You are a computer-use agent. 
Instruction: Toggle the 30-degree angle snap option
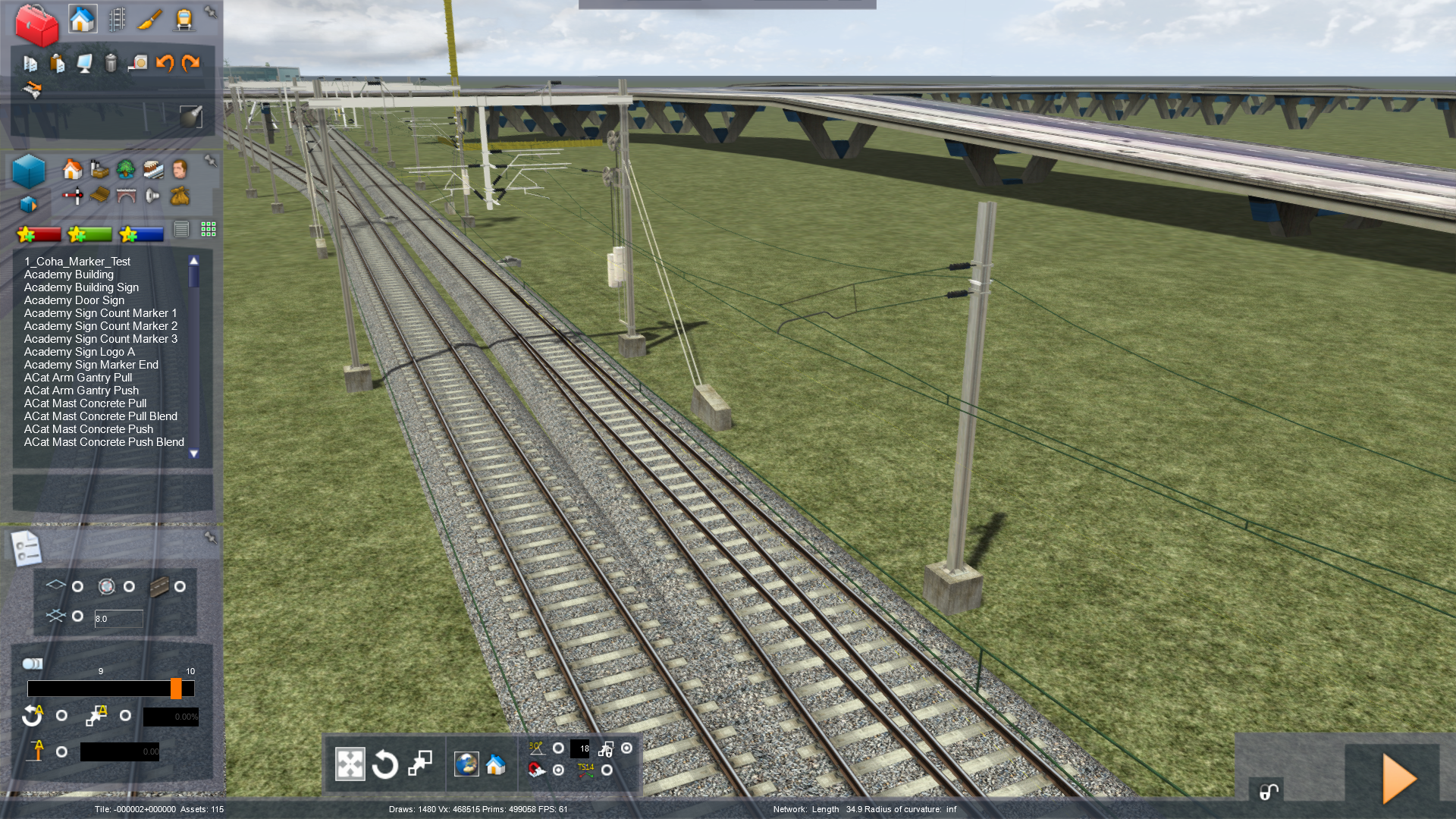pyautogui.click(x=558, y=748)
